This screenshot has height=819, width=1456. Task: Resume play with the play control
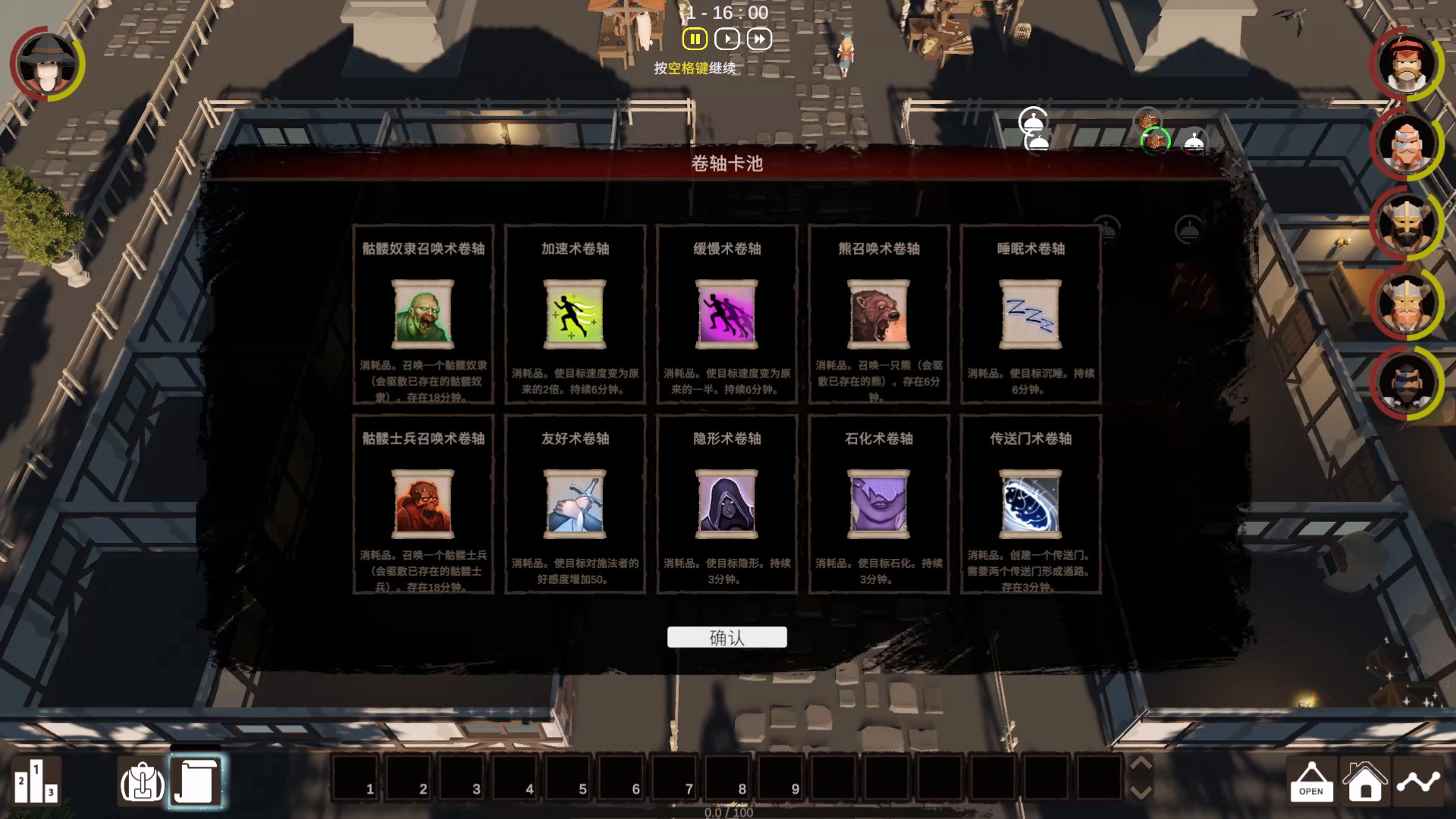click(x=726, y=39)
